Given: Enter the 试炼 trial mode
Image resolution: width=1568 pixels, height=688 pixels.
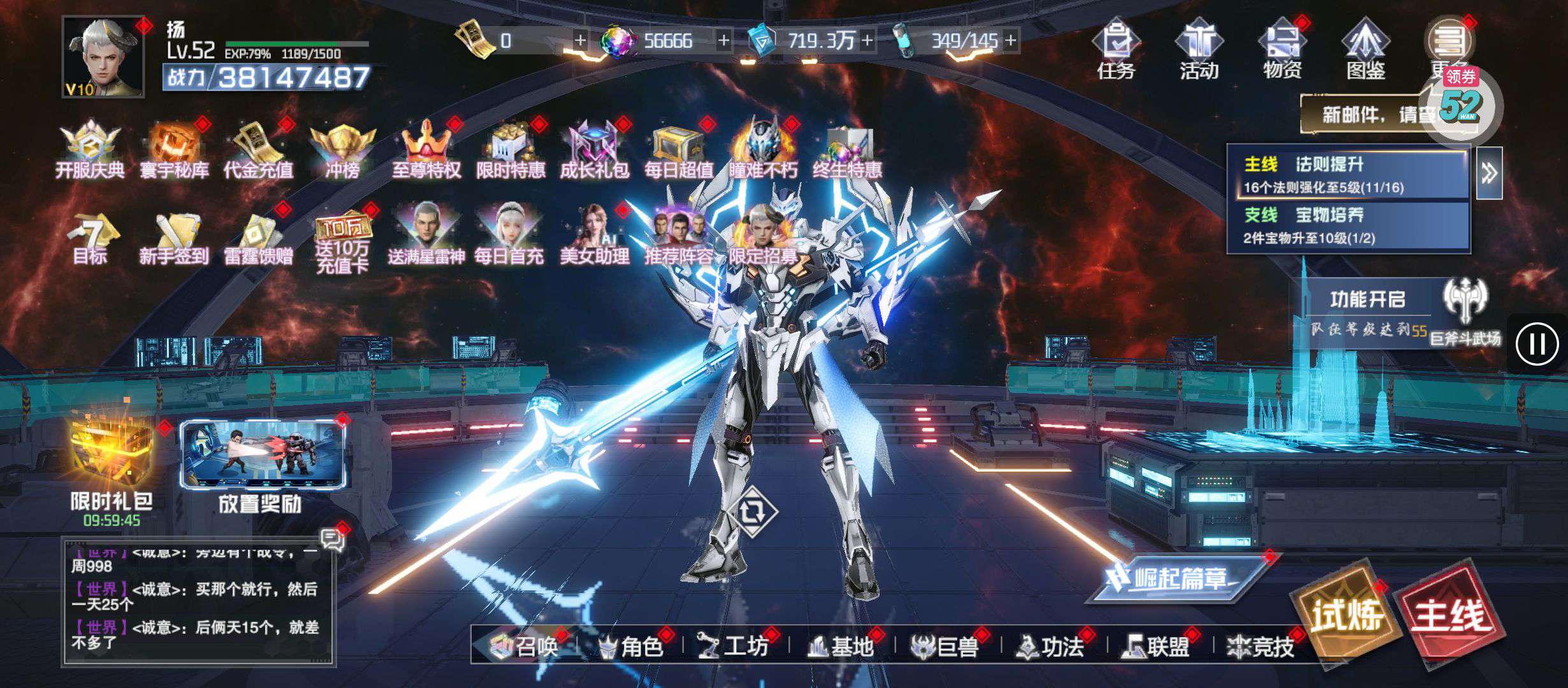Looking at the screenshot, I should point(1346,615).
